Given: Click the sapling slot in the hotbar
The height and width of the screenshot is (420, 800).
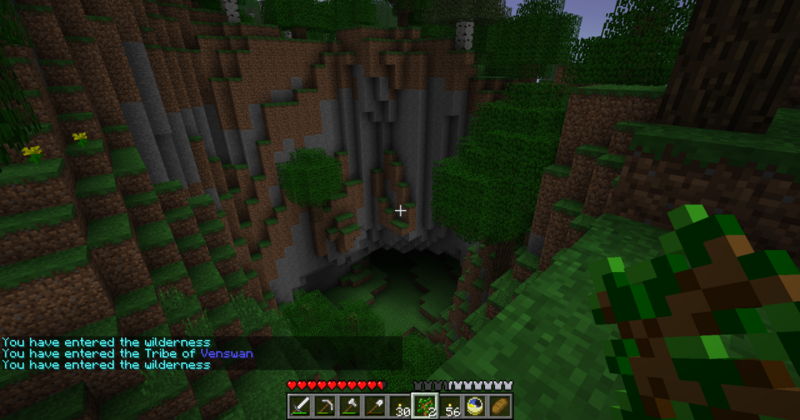Looking at the screenshot, I should pyautogui.click(x=425, y=405).
